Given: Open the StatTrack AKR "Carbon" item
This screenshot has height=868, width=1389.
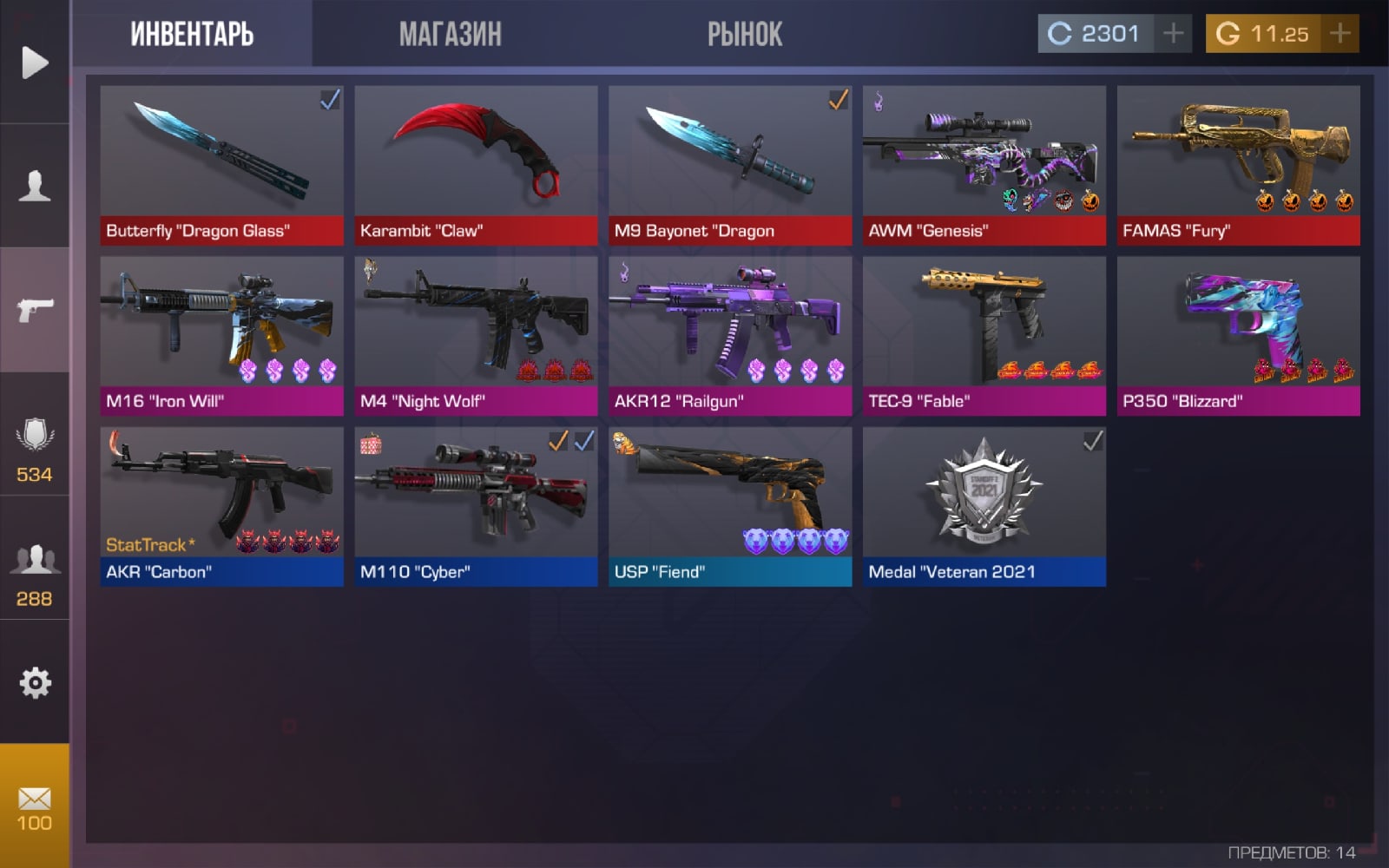Looking at the screenshot, I should tap(221, 506).
